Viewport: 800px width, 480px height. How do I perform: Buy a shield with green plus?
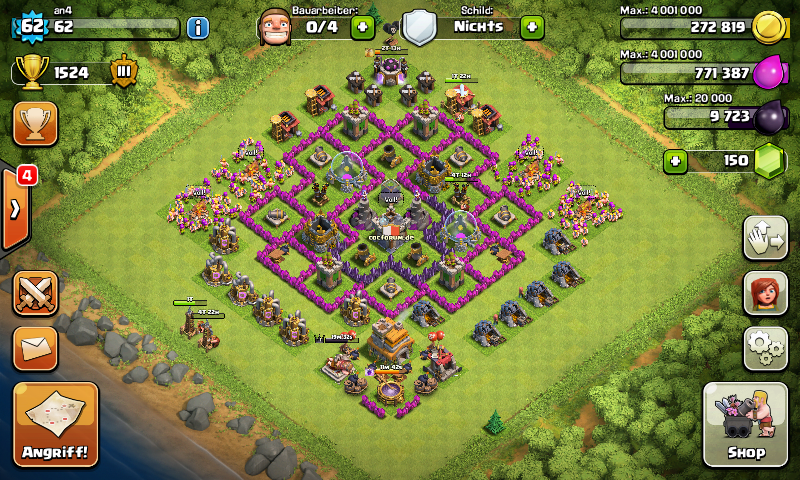[532, 27]
